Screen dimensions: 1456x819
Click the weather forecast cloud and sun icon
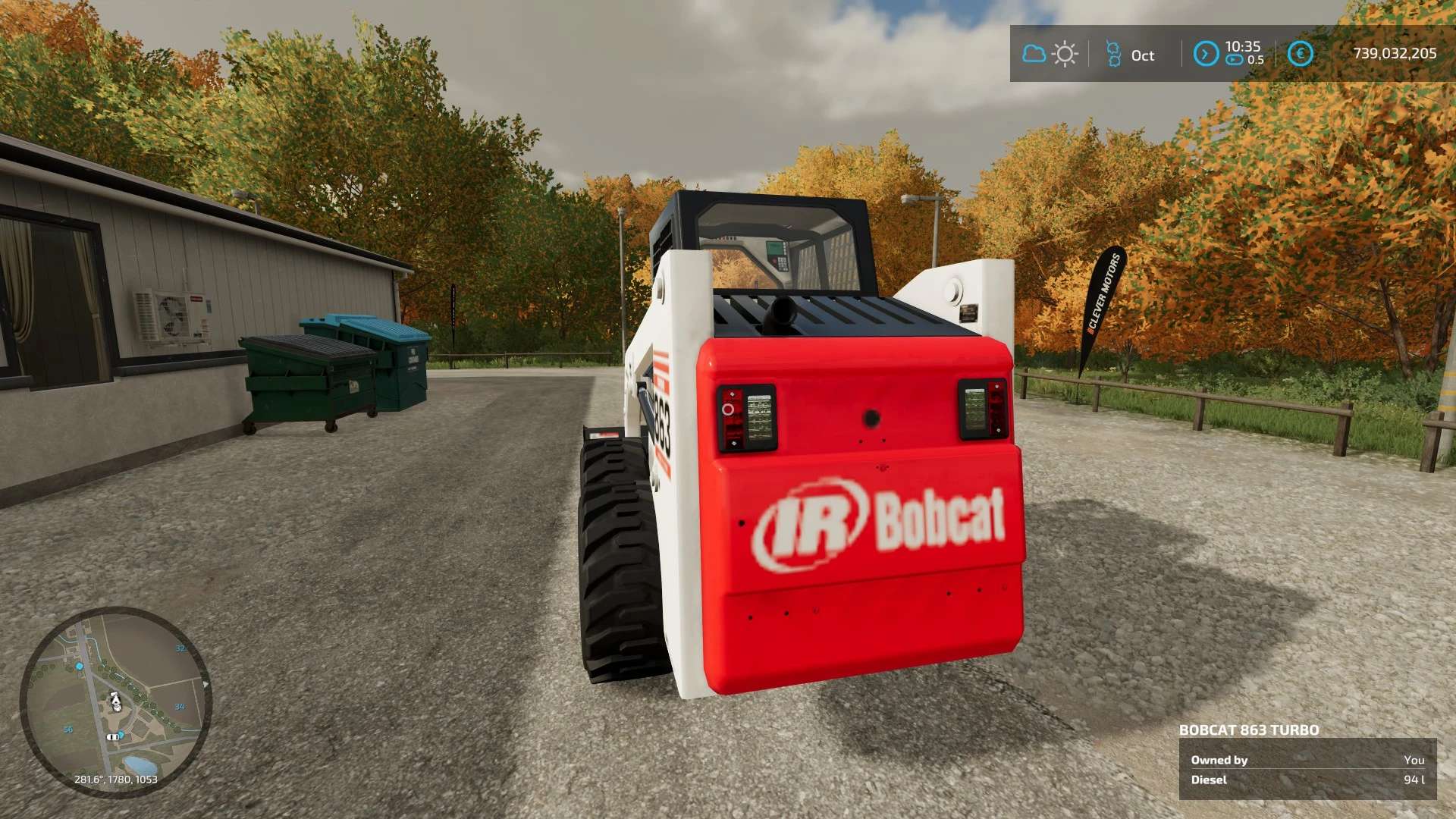click(1050, 54)
